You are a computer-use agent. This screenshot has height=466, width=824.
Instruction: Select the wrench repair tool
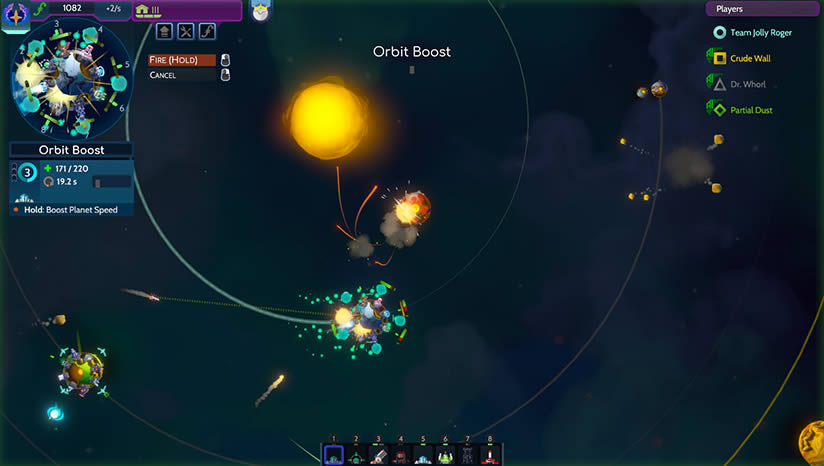coord(185,32)
